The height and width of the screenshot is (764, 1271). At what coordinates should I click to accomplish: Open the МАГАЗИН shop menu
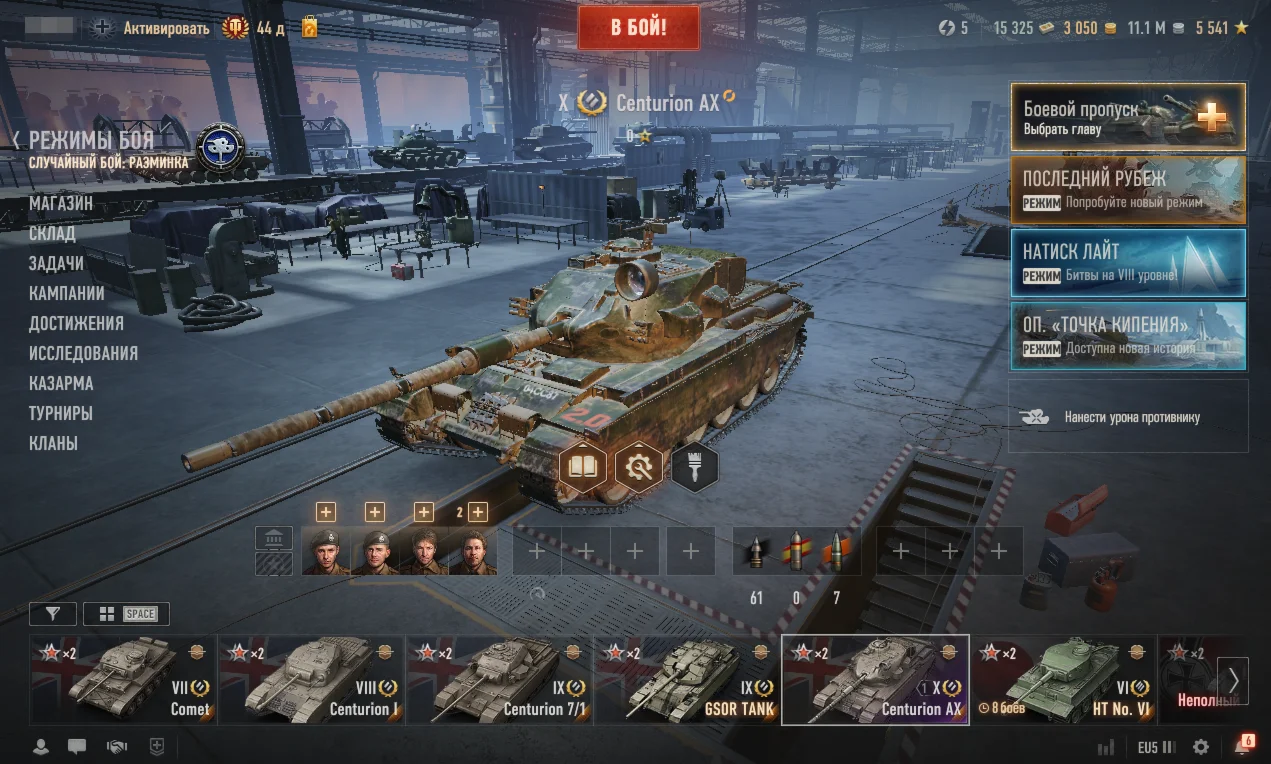(61, 203)
